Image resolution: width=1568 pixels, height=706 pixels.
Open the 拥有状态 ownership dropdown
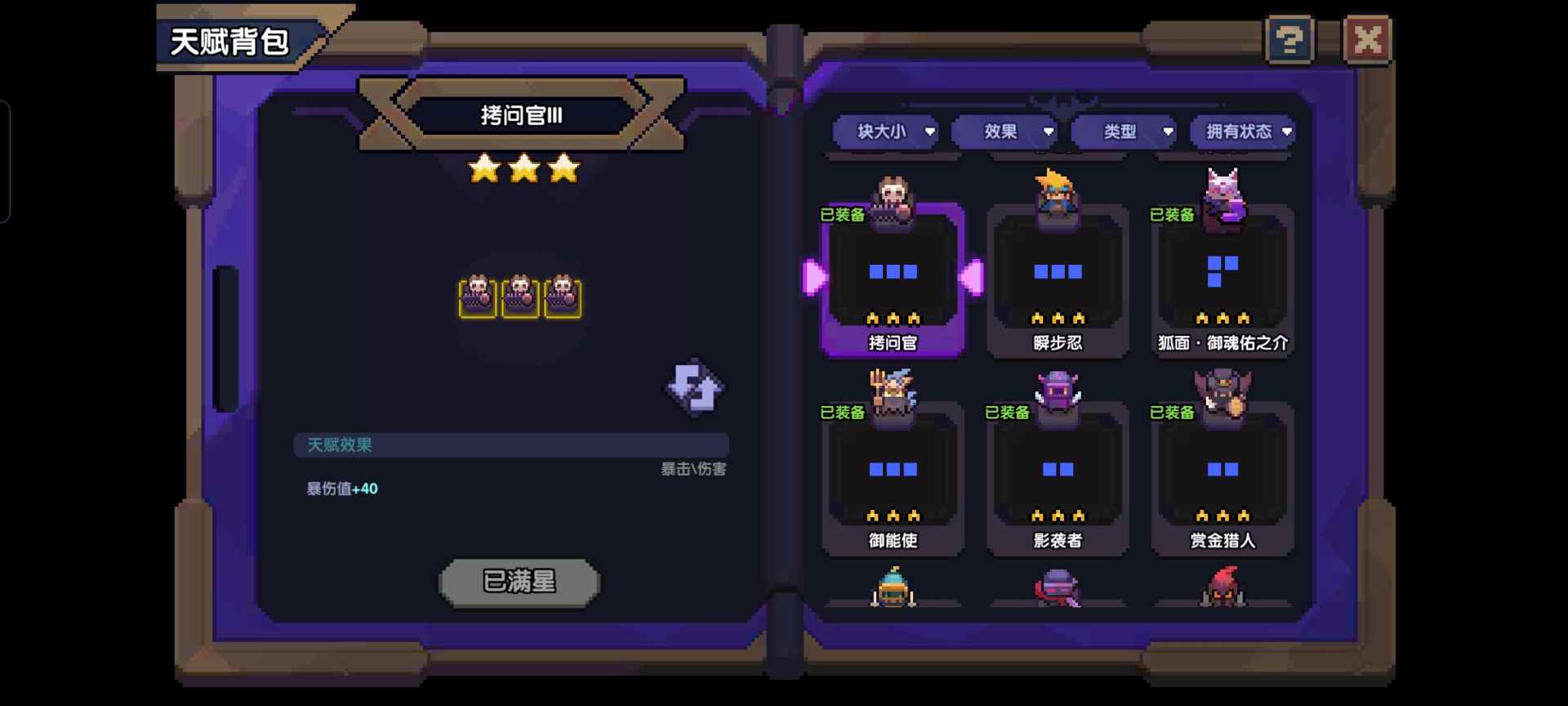click(x=1242, y=132)
